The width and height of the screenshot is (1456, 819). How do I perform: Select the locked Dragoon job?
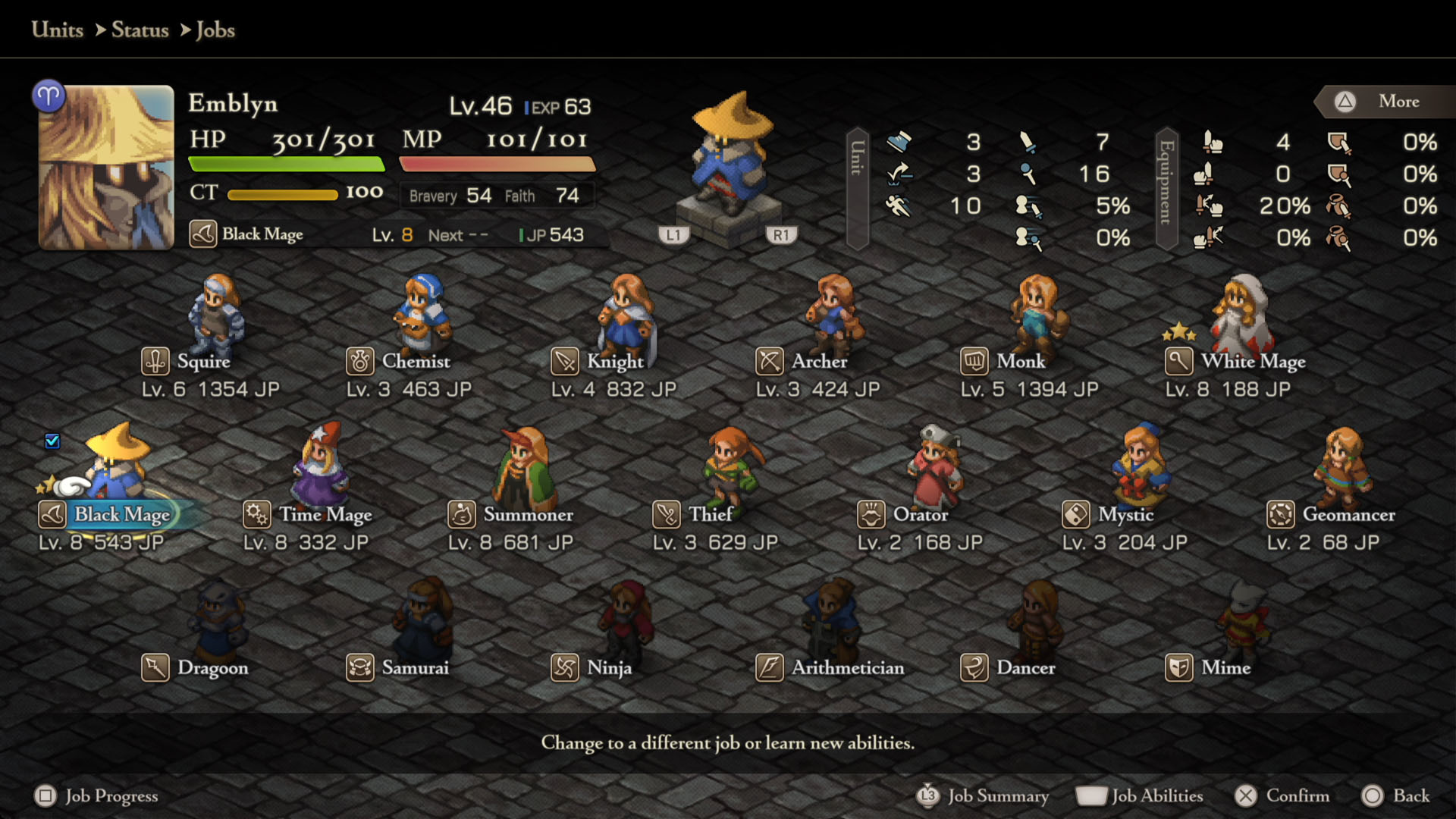(x=212, y=668)
